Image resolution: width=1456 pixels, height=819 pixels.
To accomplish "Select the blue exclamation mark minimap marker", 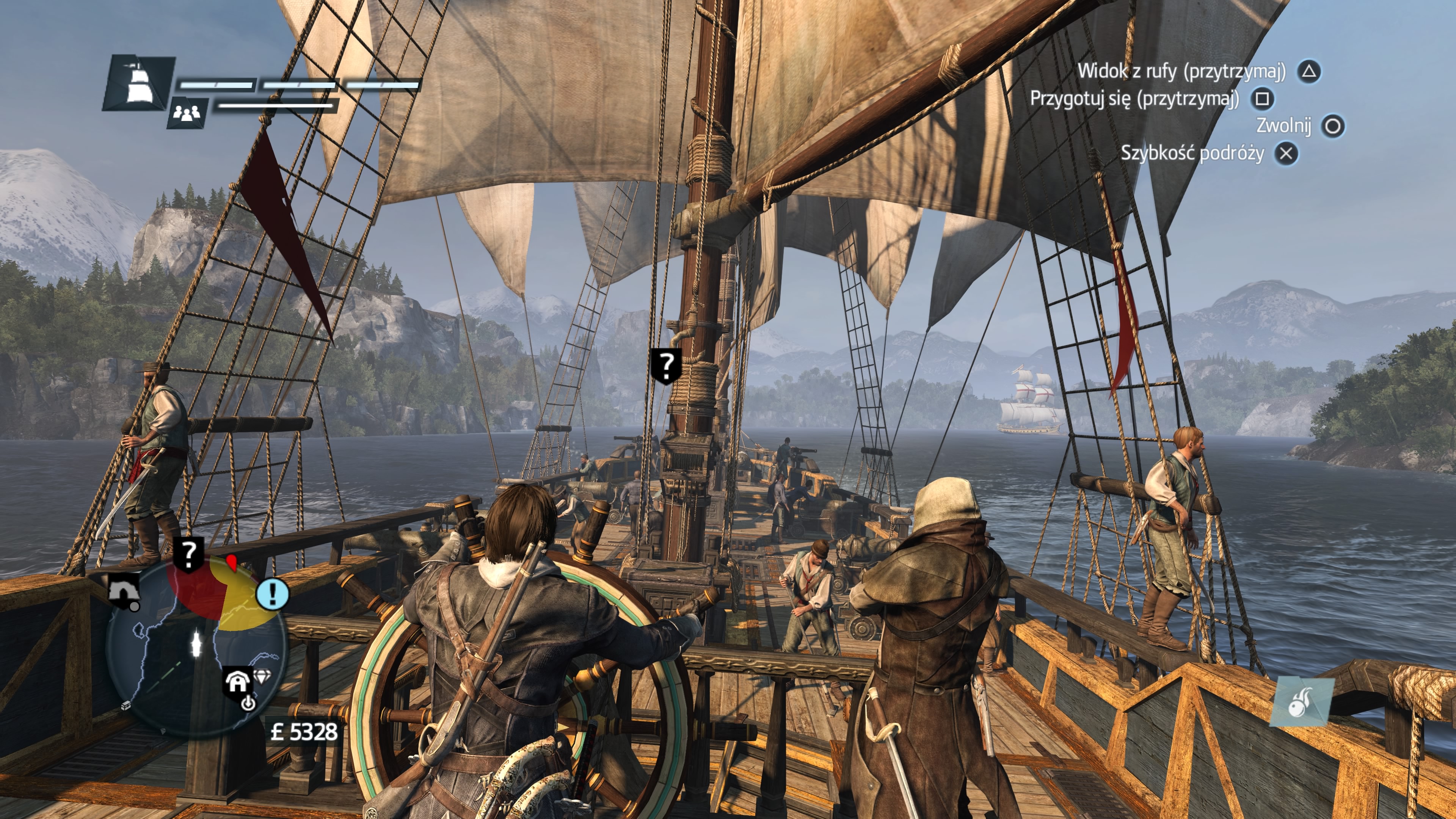I will click(273, 593).
